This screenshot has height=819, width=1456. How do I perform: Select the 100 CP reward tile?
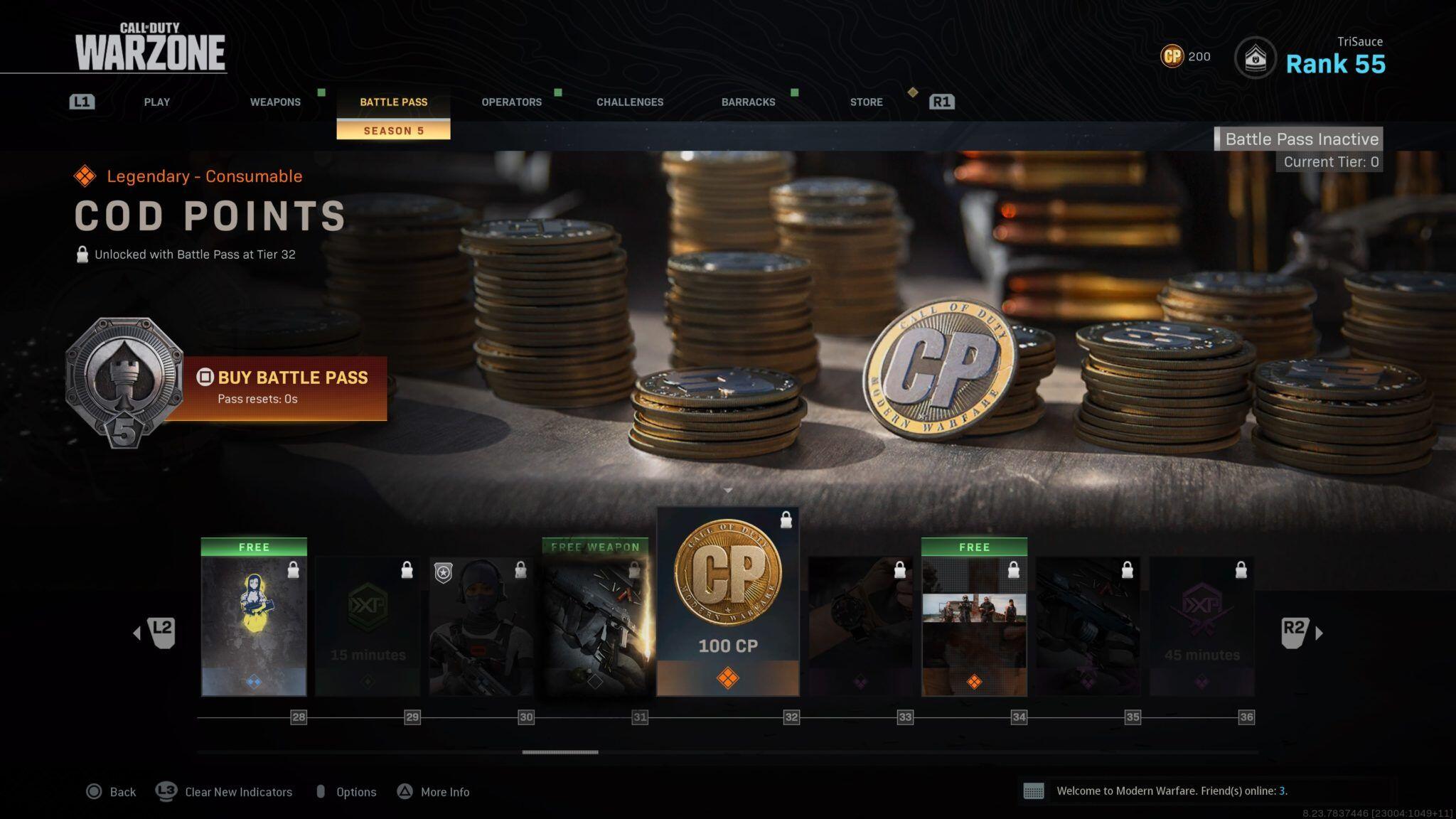tap(727, 601)
